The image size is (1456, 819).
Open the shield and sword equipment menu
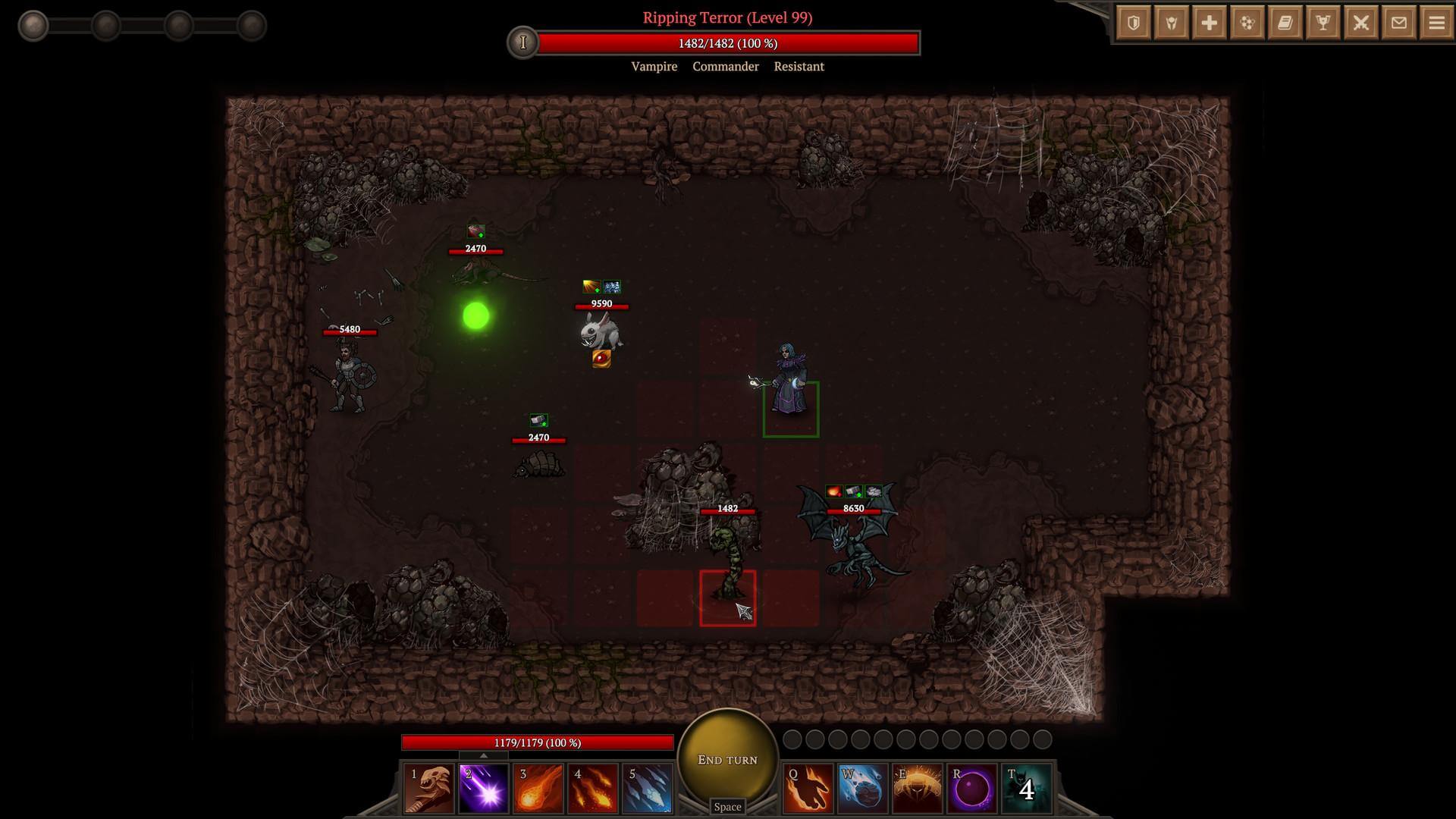click(x=1134, y=24)
